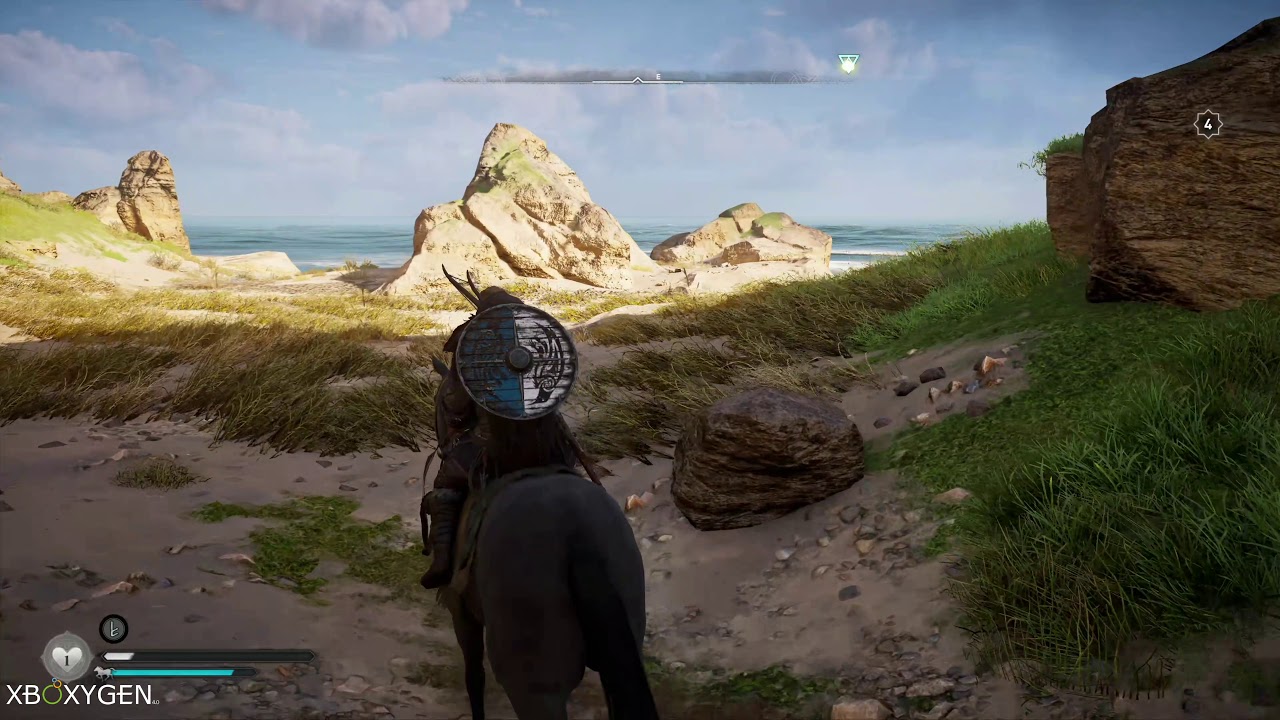Click the adrenaline heart icon showing 1

tap(65, 657)
